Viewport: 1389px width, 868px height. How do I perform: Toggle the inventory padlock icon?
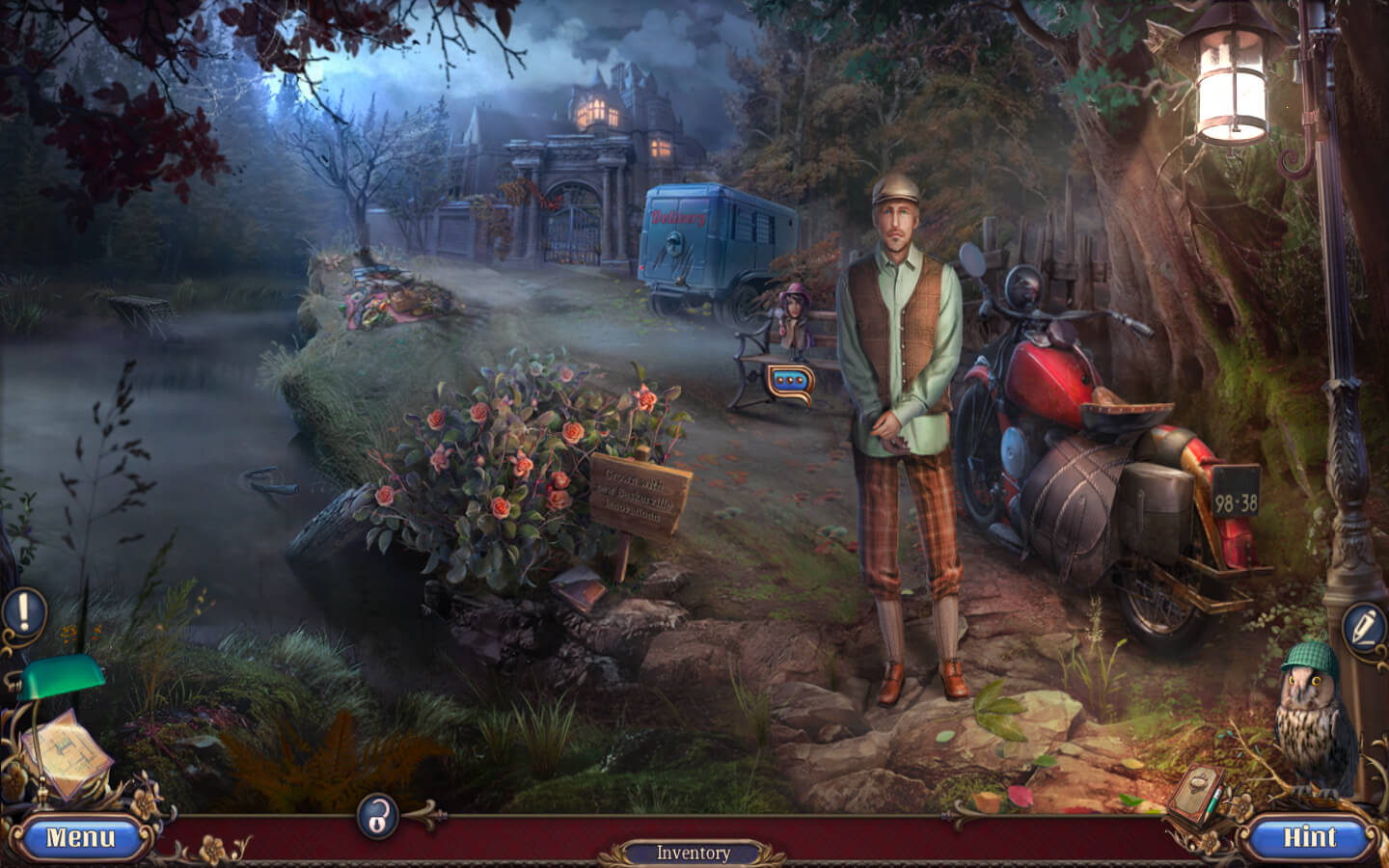[378, 816]
